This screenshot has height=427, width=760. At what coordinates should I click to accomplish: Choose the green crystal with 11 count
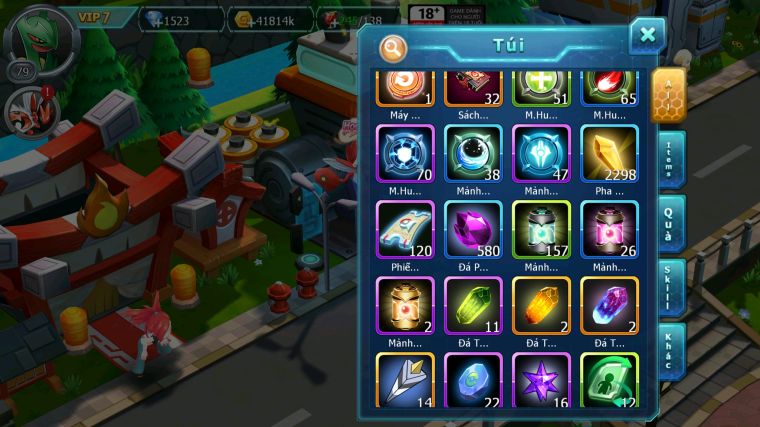pos(473,306)
